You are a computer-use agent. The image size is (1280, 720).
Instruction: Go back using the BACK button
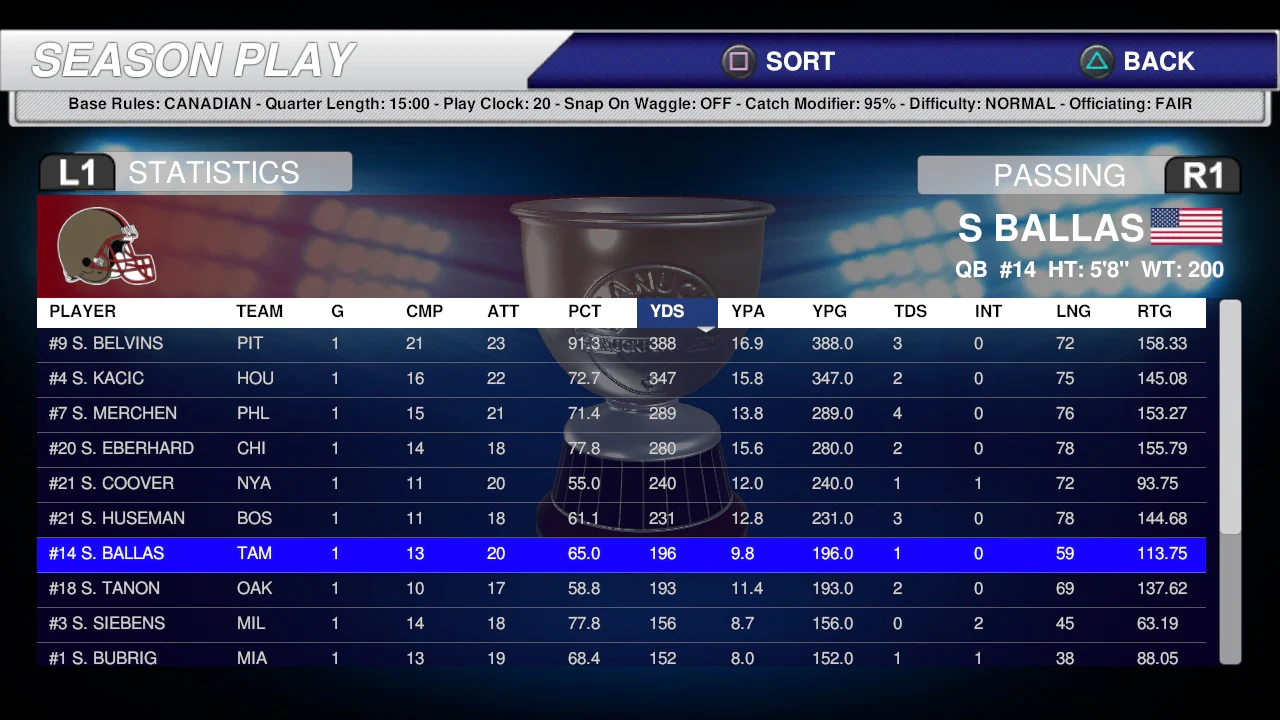pos(1138,62)
